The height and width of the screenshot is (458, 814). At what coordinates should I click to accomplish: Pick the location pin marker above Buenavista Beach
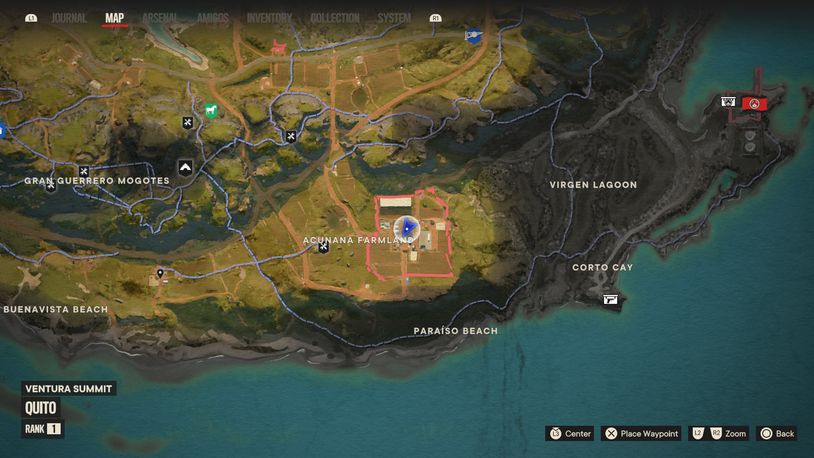coord(160,273)
